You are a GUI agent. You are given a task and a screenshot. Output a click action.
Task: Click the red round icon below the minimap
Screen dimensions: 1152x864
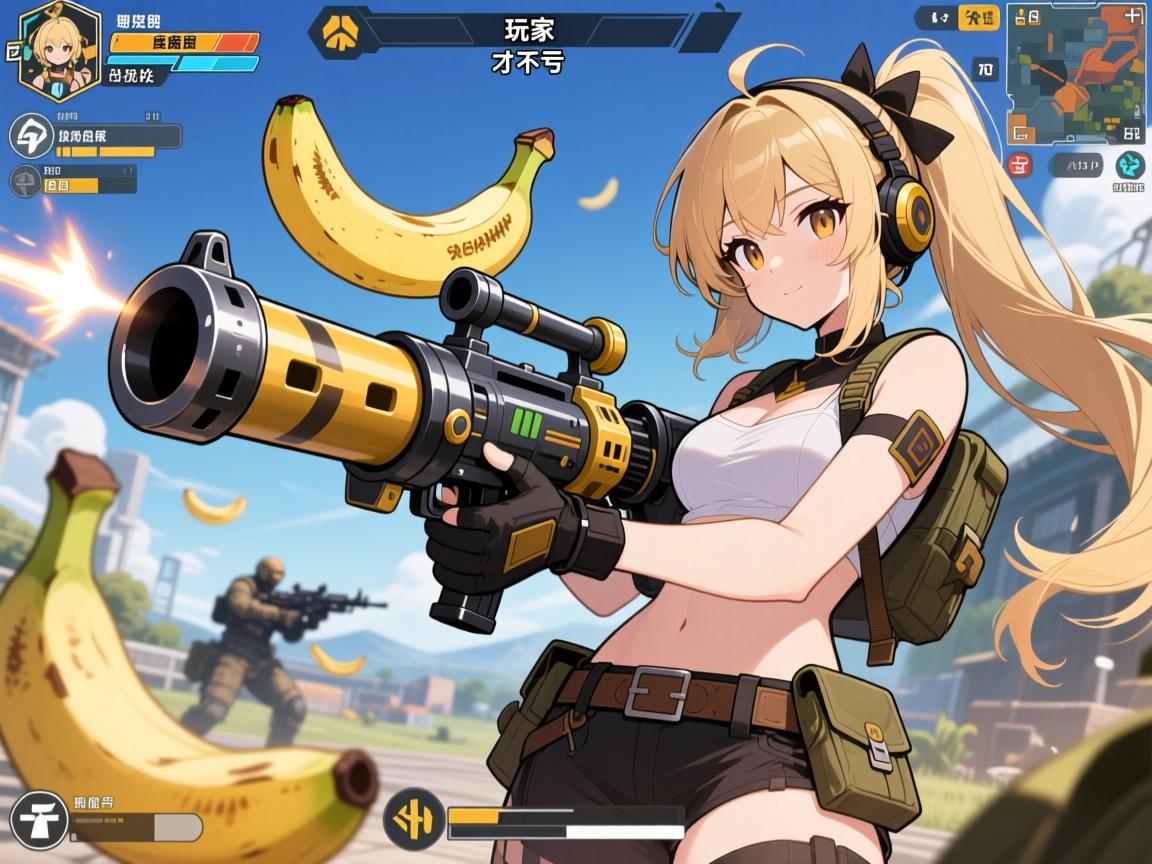[1020, 165]
